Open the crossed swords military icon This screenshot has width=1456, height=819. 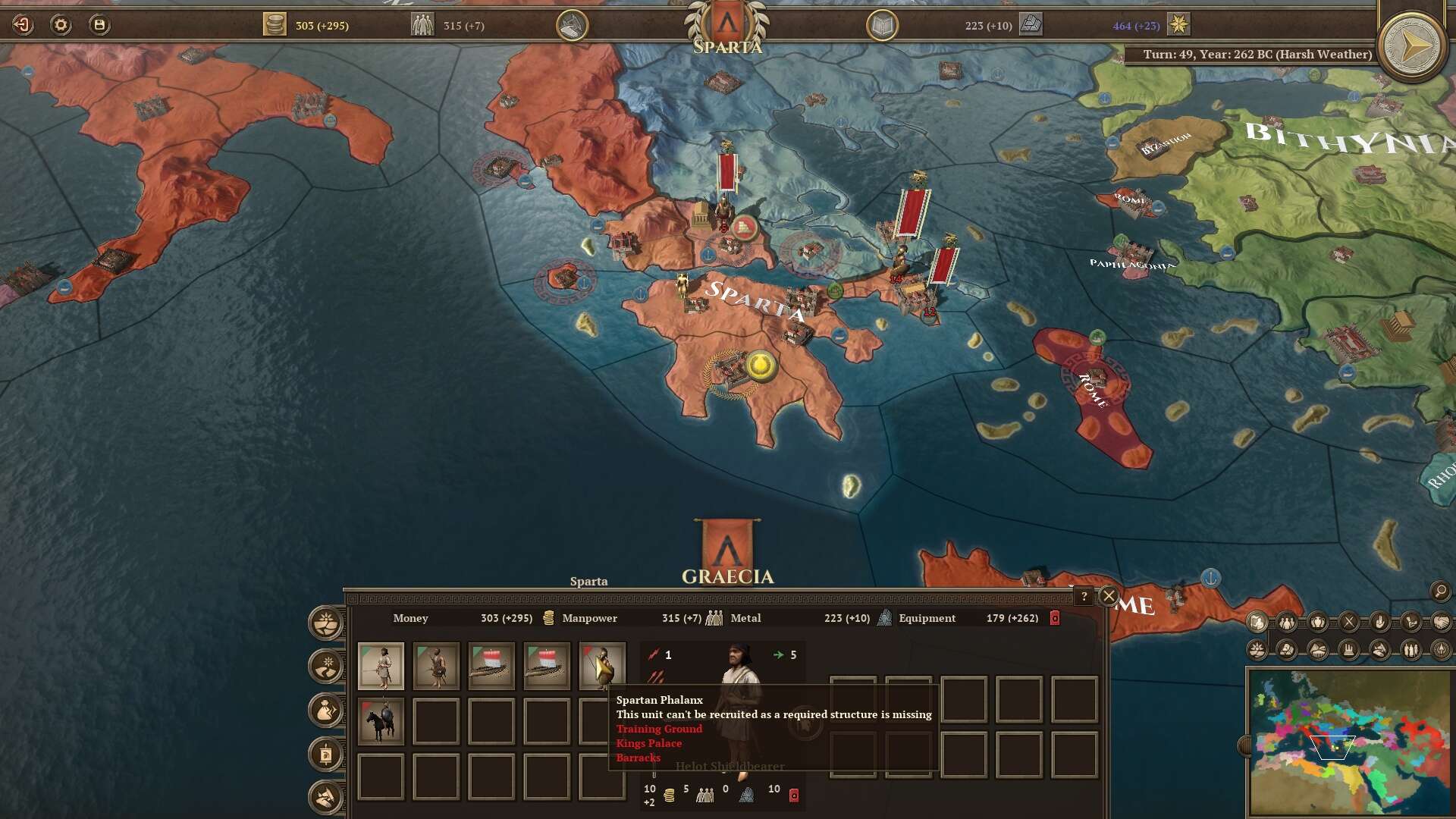click(1349, 623)
